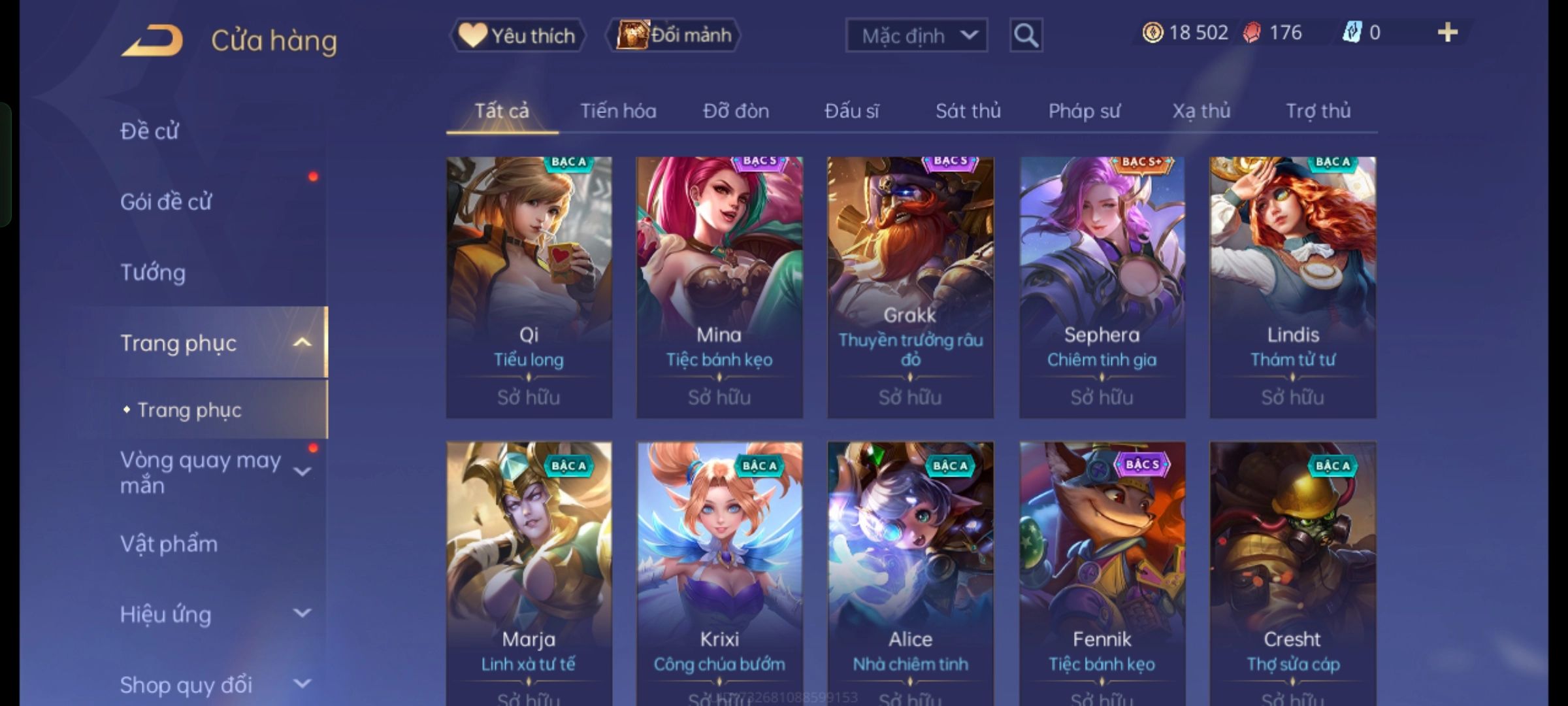Select Sephera Chiêm tinh gia skin card
This screenshot has width=1568, height=706.
[1102, 288]
